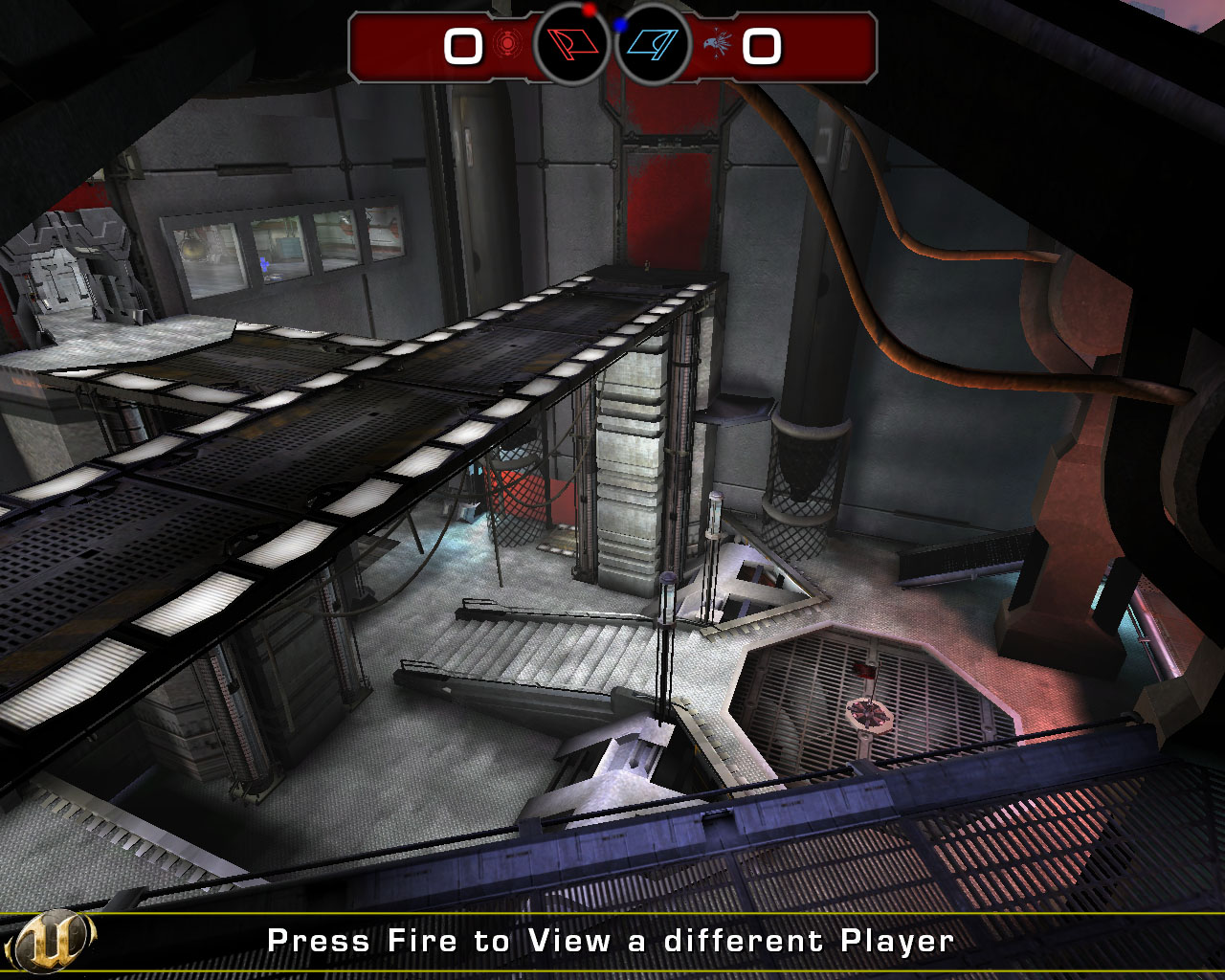Click the red team circular emblem beside the score

(x=505, y=44)
